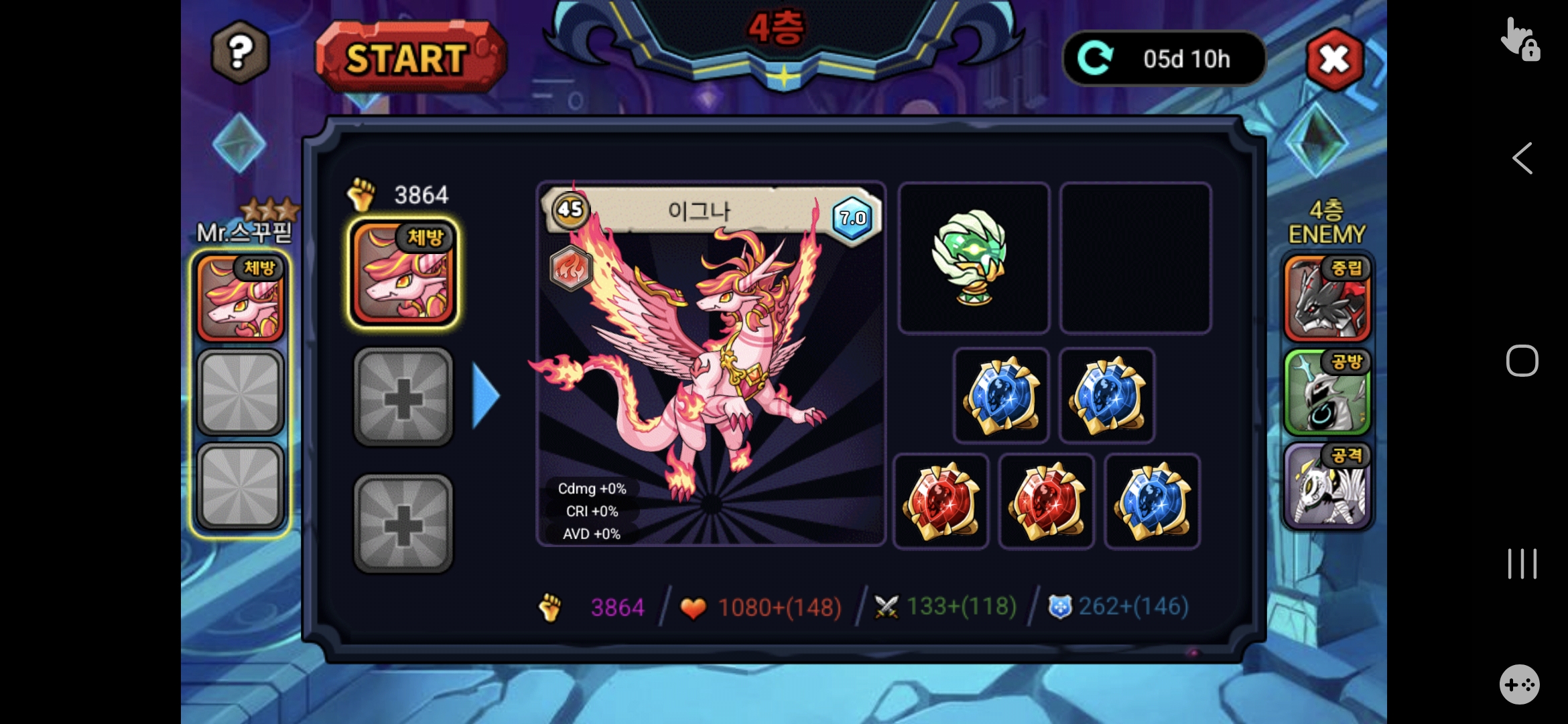1568x724 pixels.
Task: Select the empty equipment slot beside the orb
Action: tap(1135, 258)
